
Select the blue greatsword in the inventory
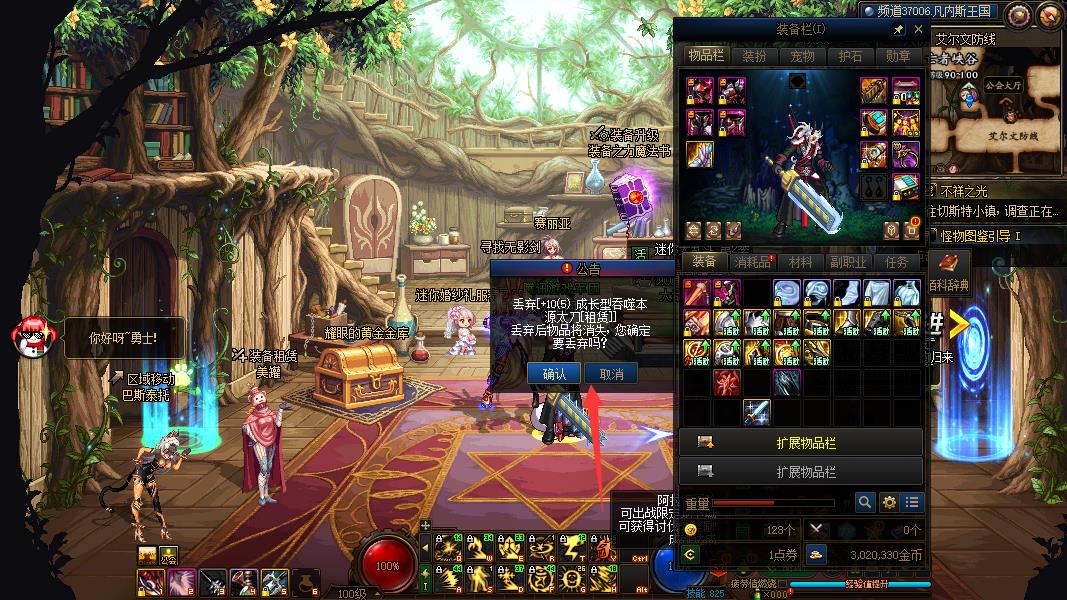756,412
